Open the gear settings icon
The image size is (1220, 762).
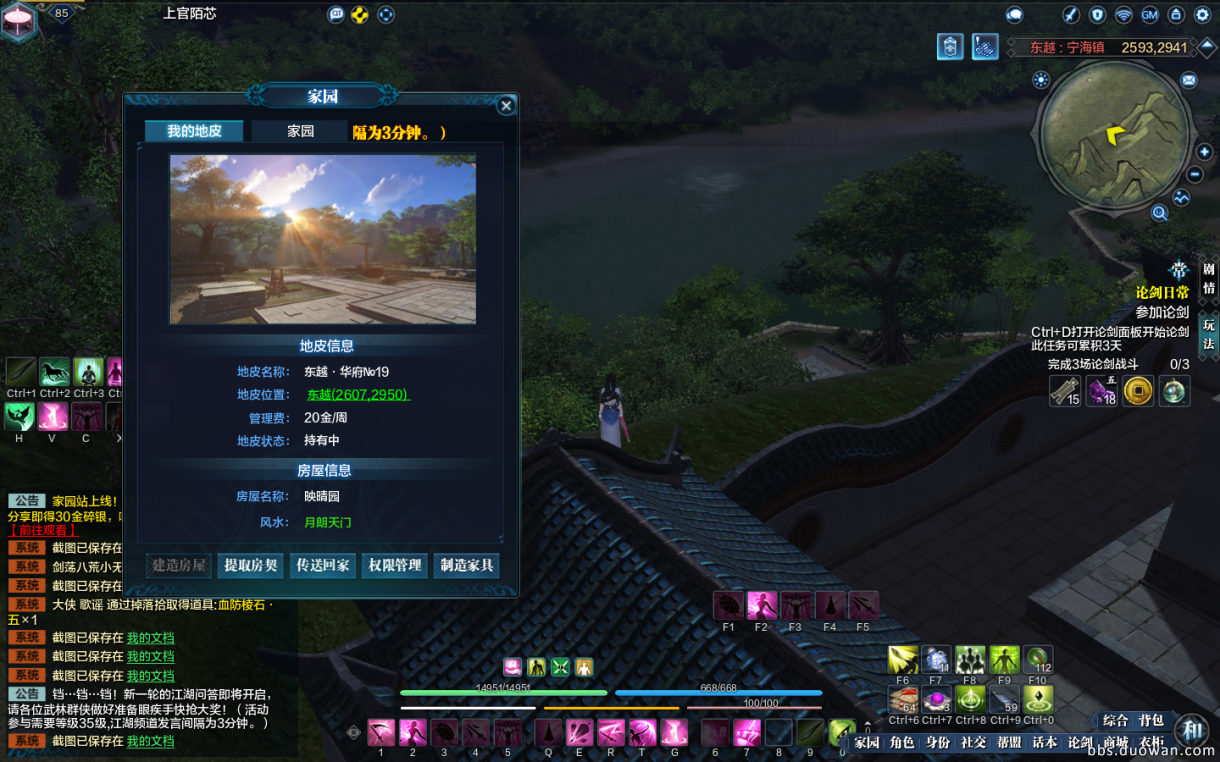pos(1202,15)
